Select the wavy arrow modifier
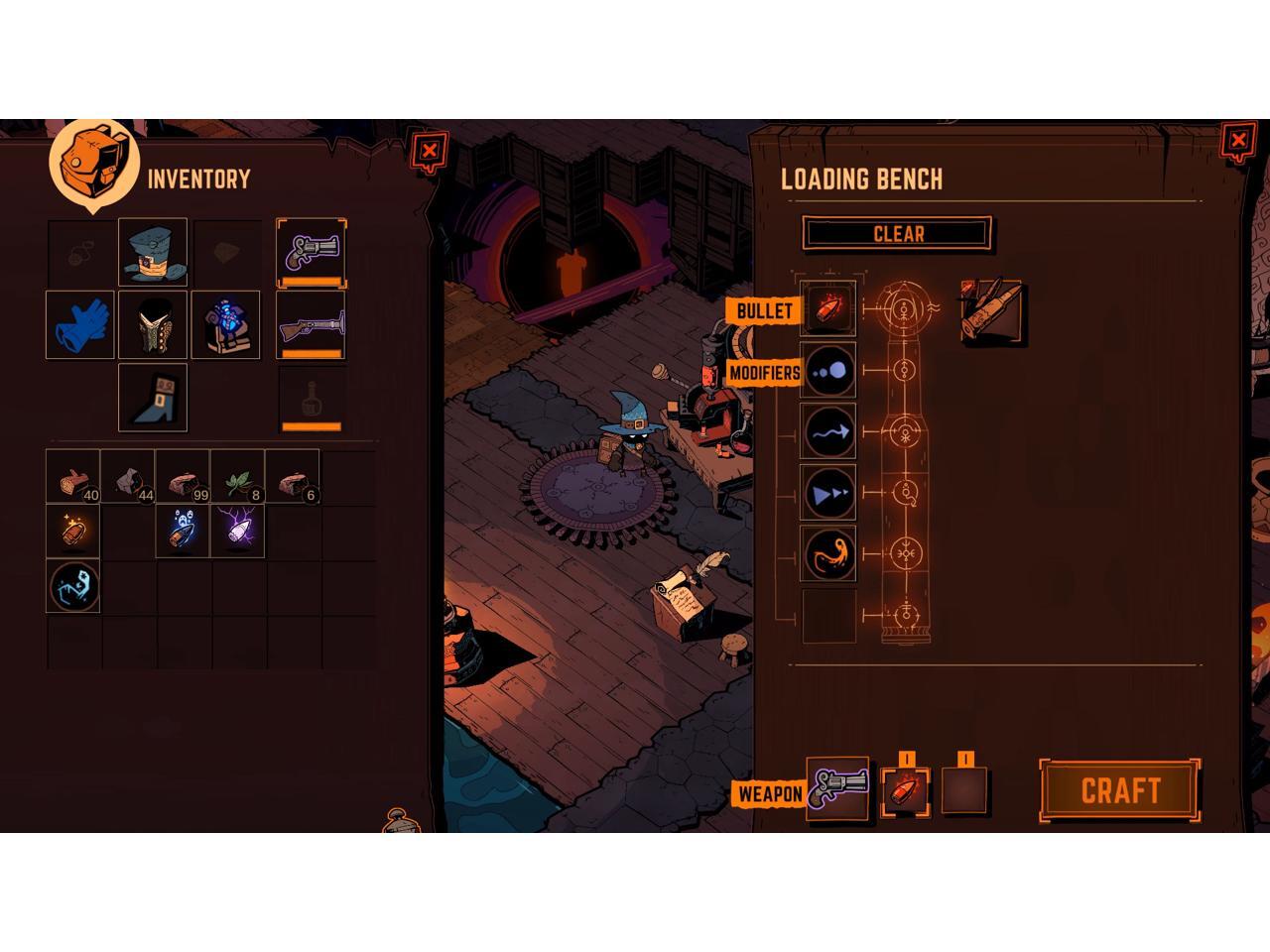Viewport: 1270px width, 952px height. click(x=828, y=432)
